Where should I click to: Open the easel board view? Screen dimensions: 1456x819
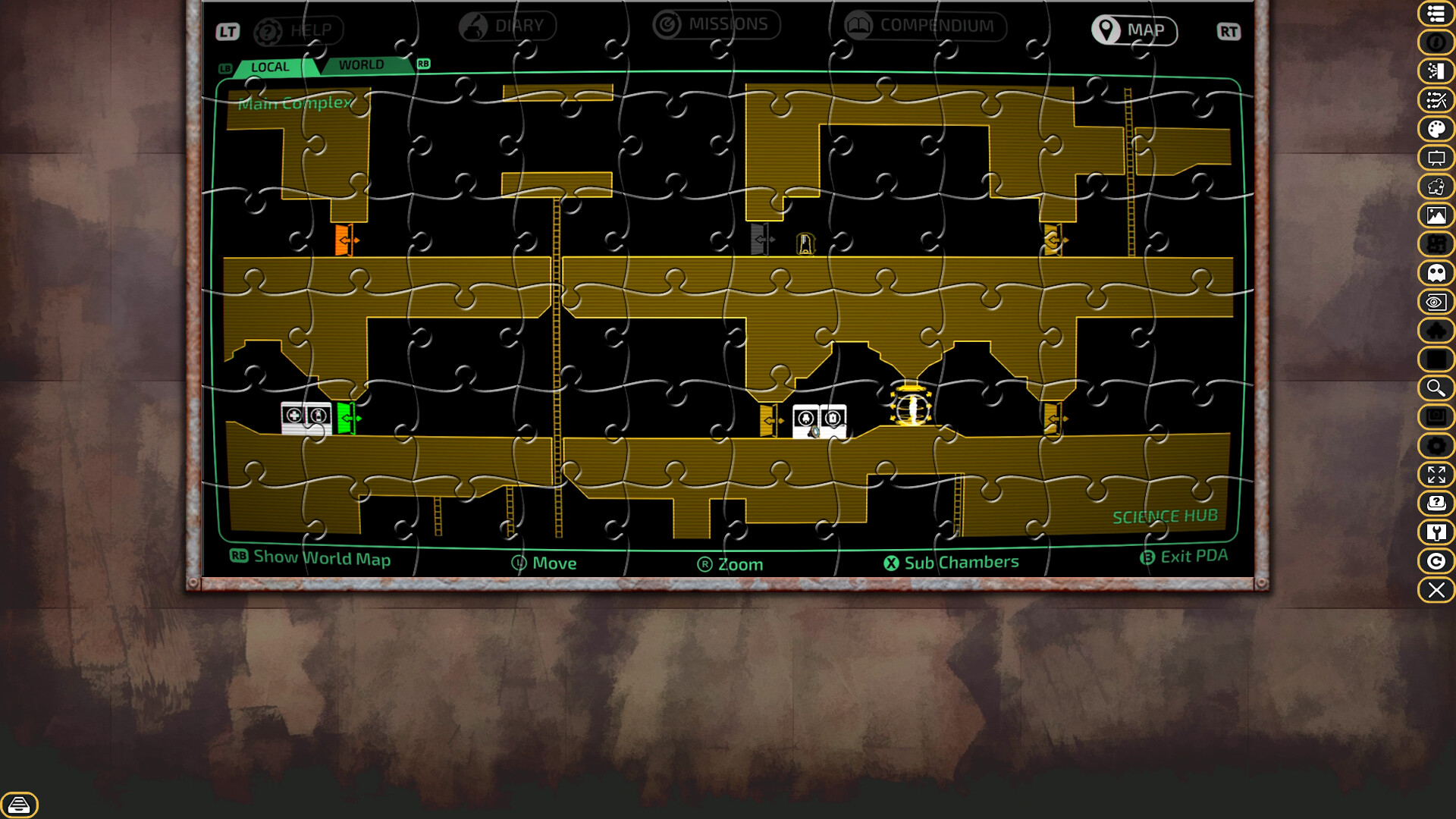pyautogui.click(x=1436, y=158)
